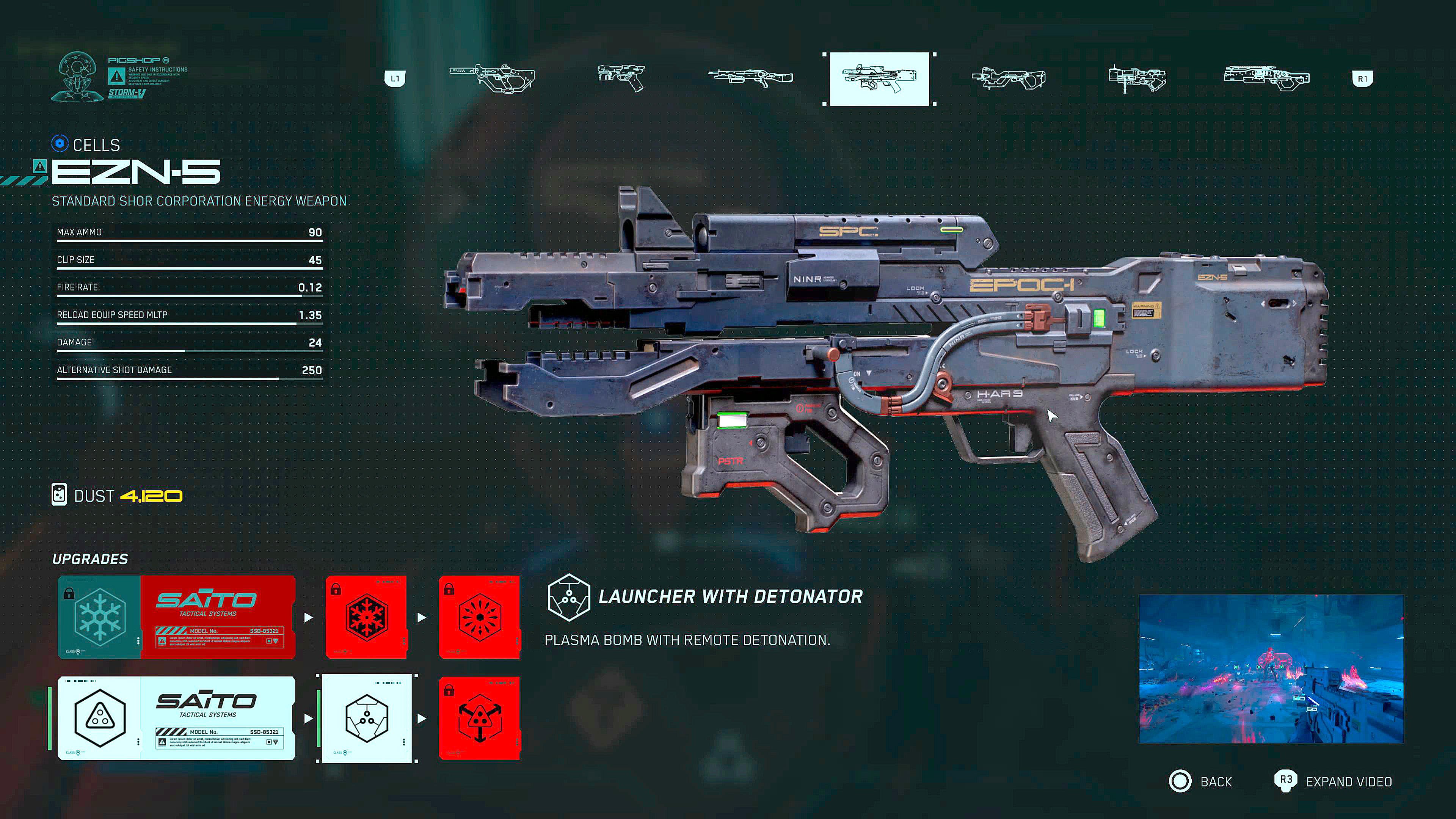Open the upgrade preview video thumbnail
Screen dimensions: 1456x819
click(x=1271, y=668)
